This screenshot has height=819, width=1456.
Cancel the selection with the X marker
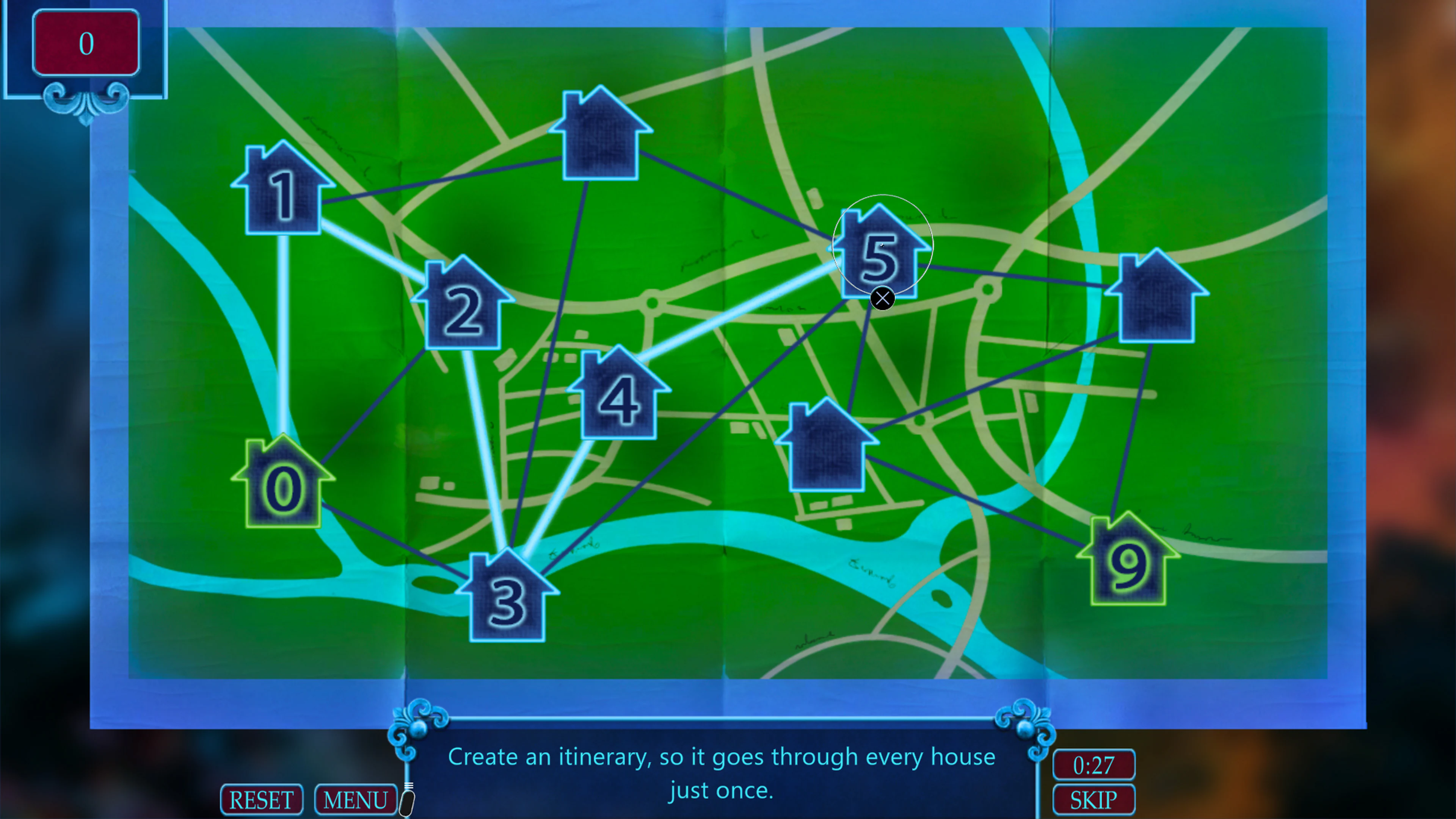click(x=882, y=298)
